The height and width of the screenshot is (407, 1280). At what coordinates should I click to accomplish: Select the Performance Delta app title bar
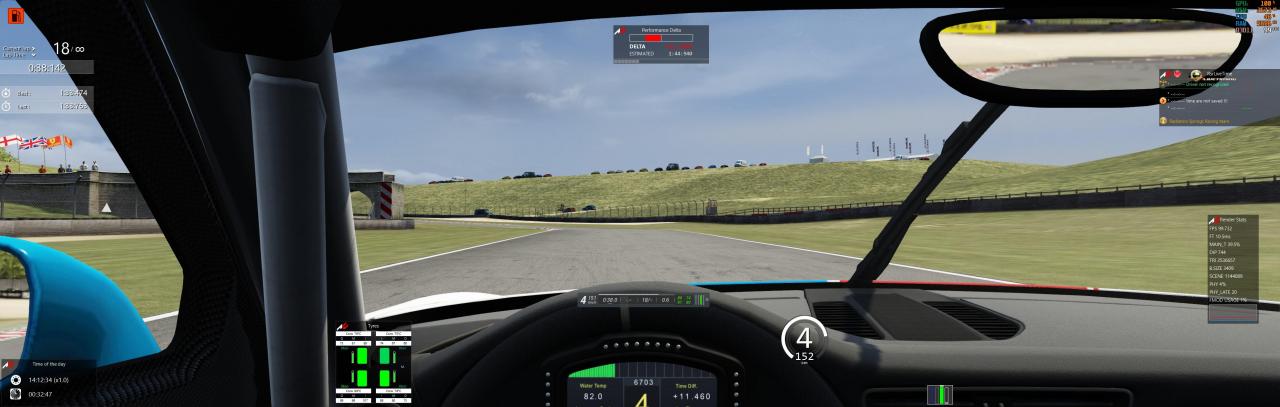[x=660, y=31]
